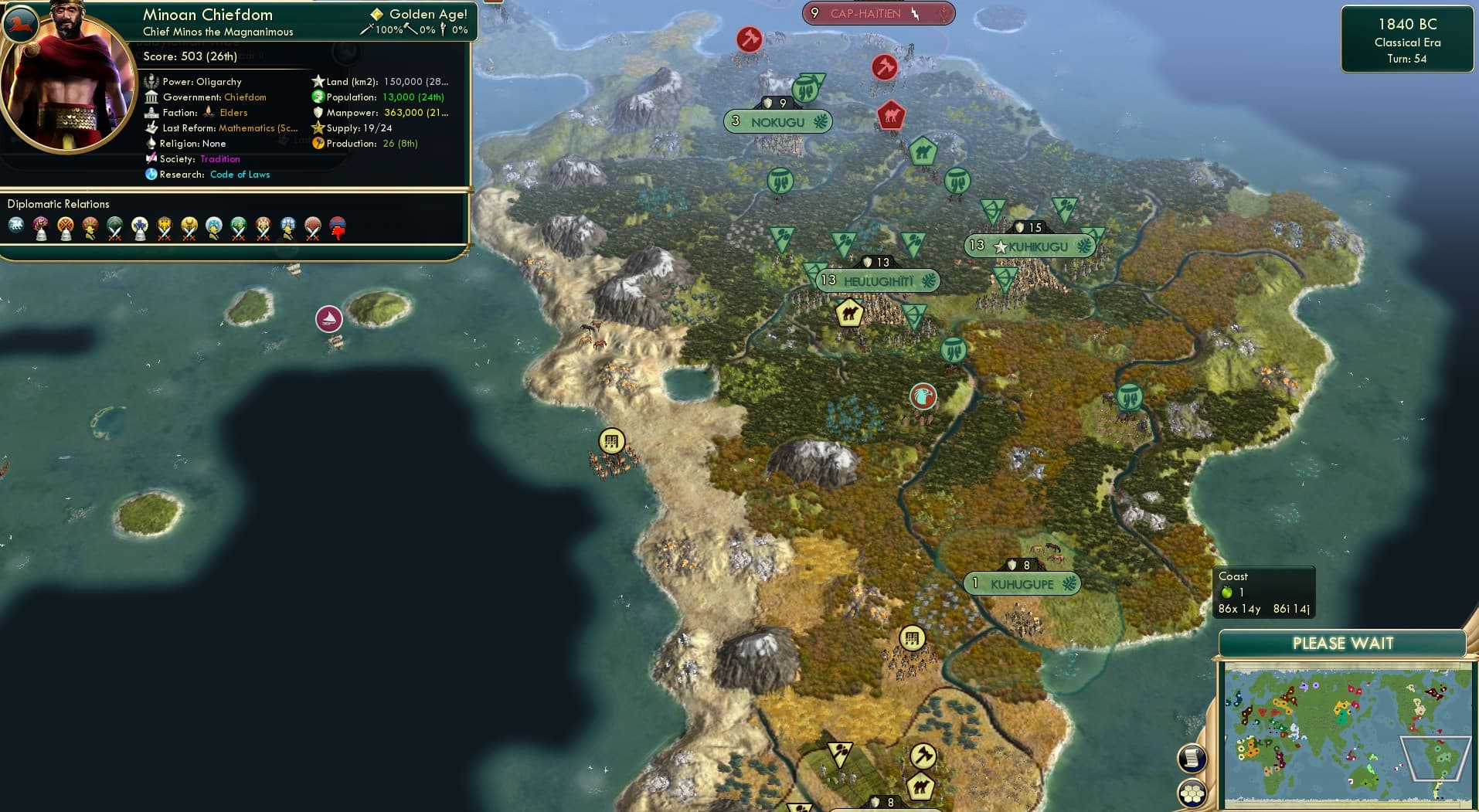Toggle strategic hex view next to the minimap

[x=1192, y=792]
